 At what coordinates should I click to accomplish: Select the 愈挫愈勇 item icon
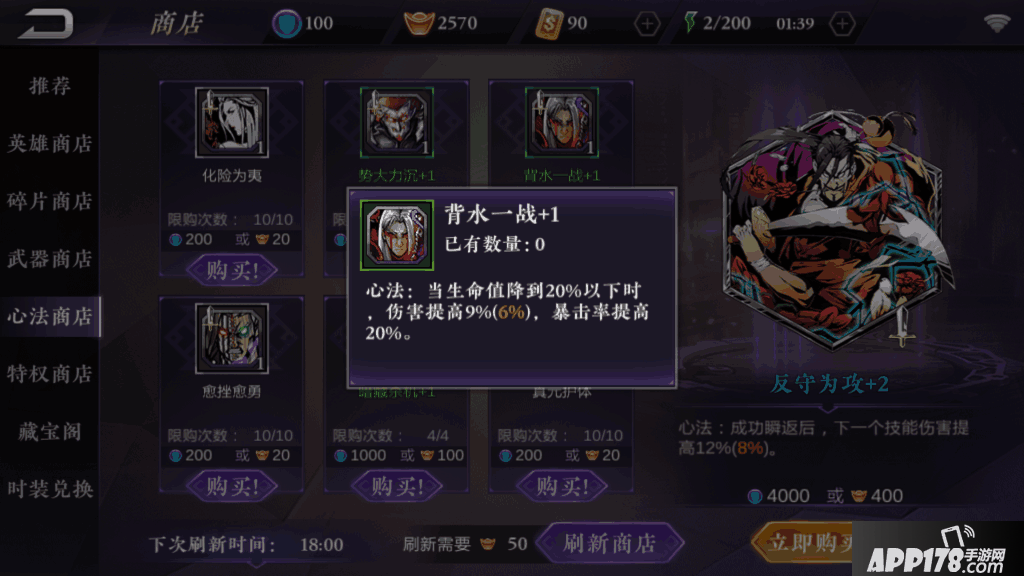pyautogui.click(x=231, y=339)
